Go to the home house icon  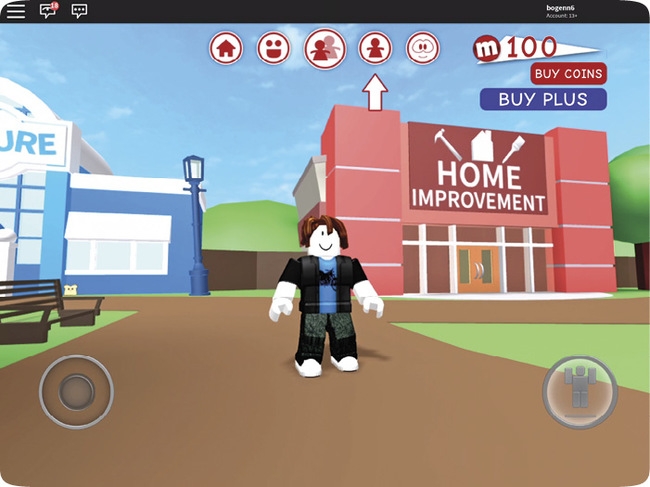click(226, 47)
